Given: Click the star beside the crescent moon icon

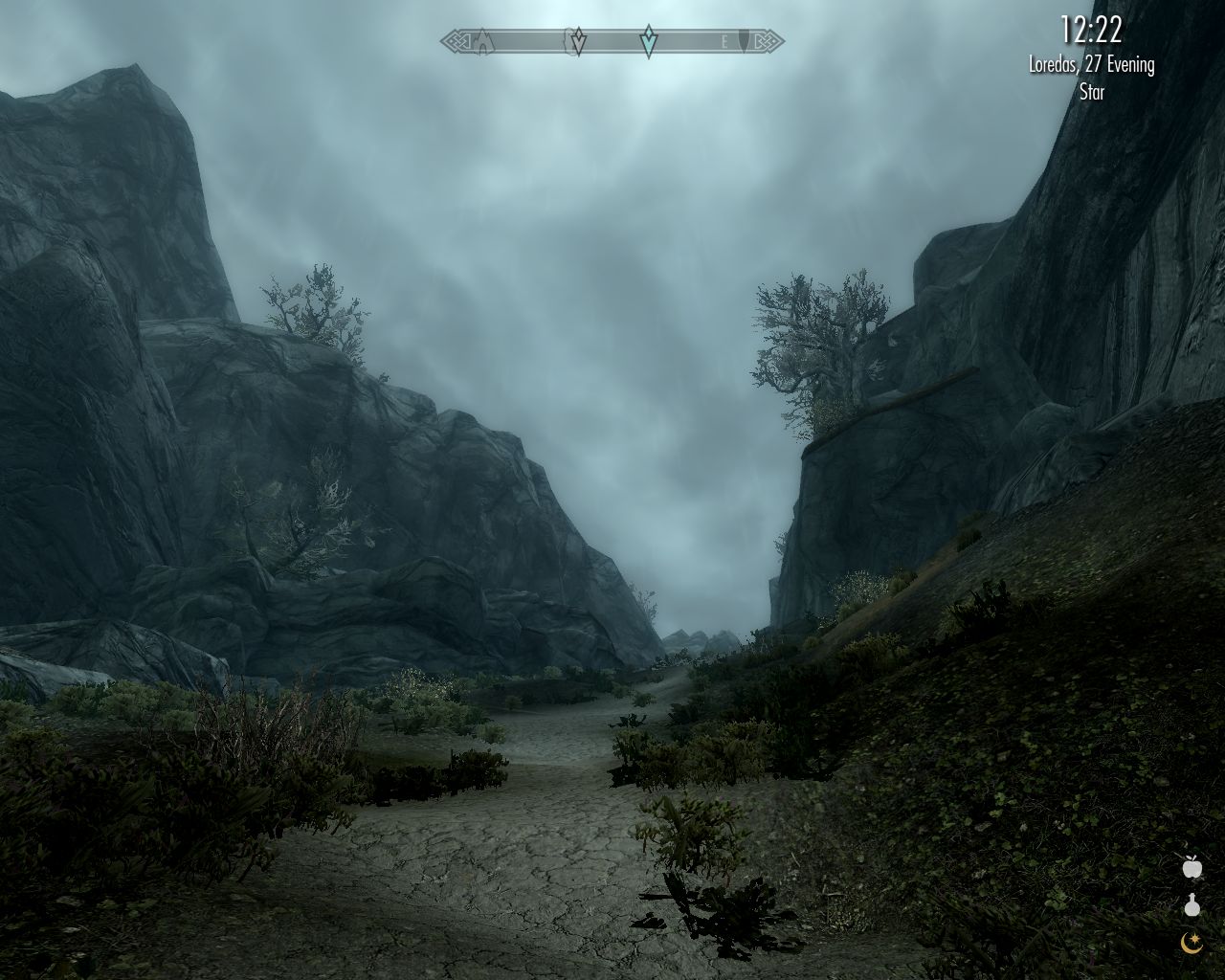Looking at the screenshot, I should click(1195, 939).
